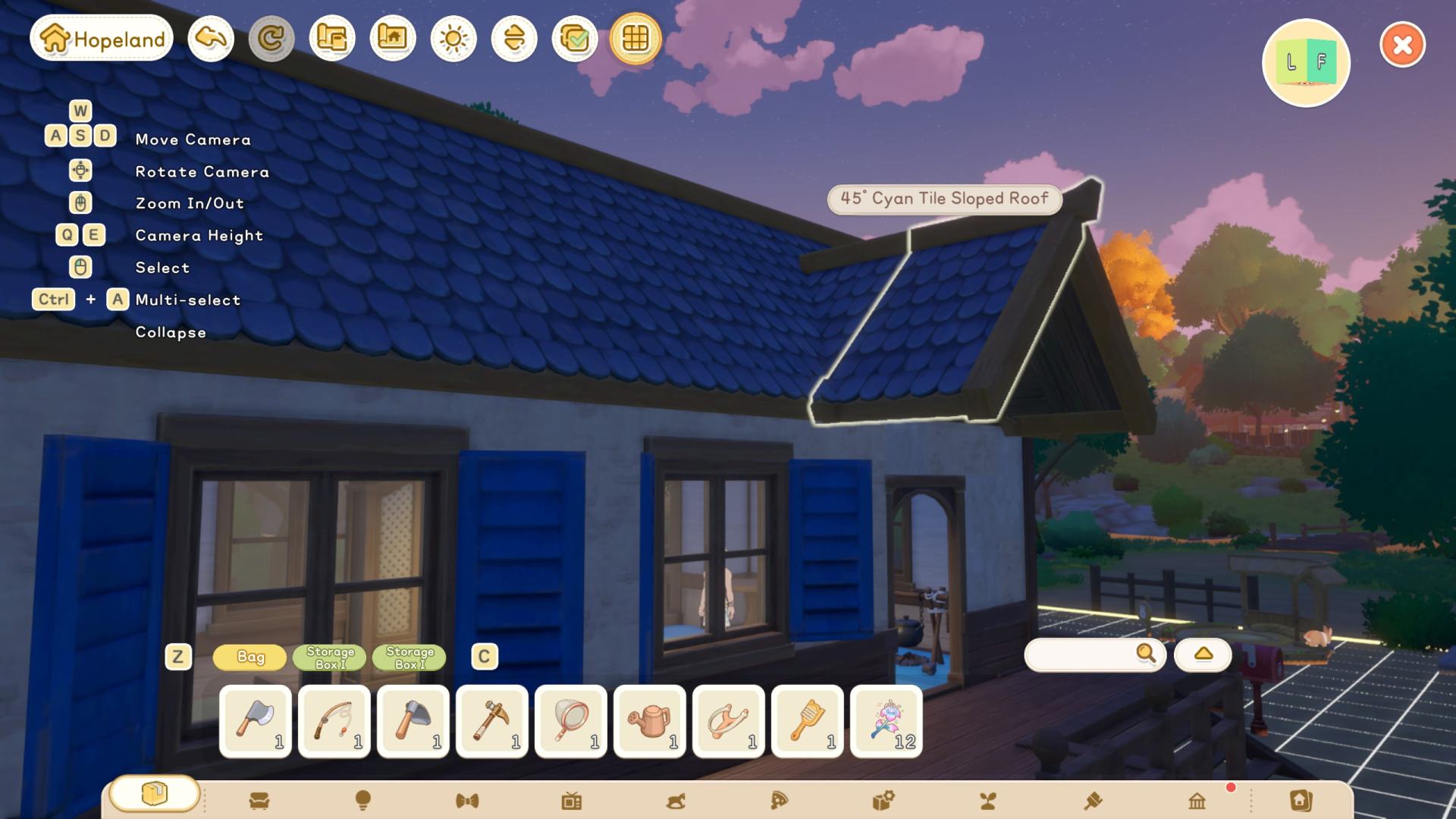
Task: Open the light bulb lighting category
Action: point(363,801)
